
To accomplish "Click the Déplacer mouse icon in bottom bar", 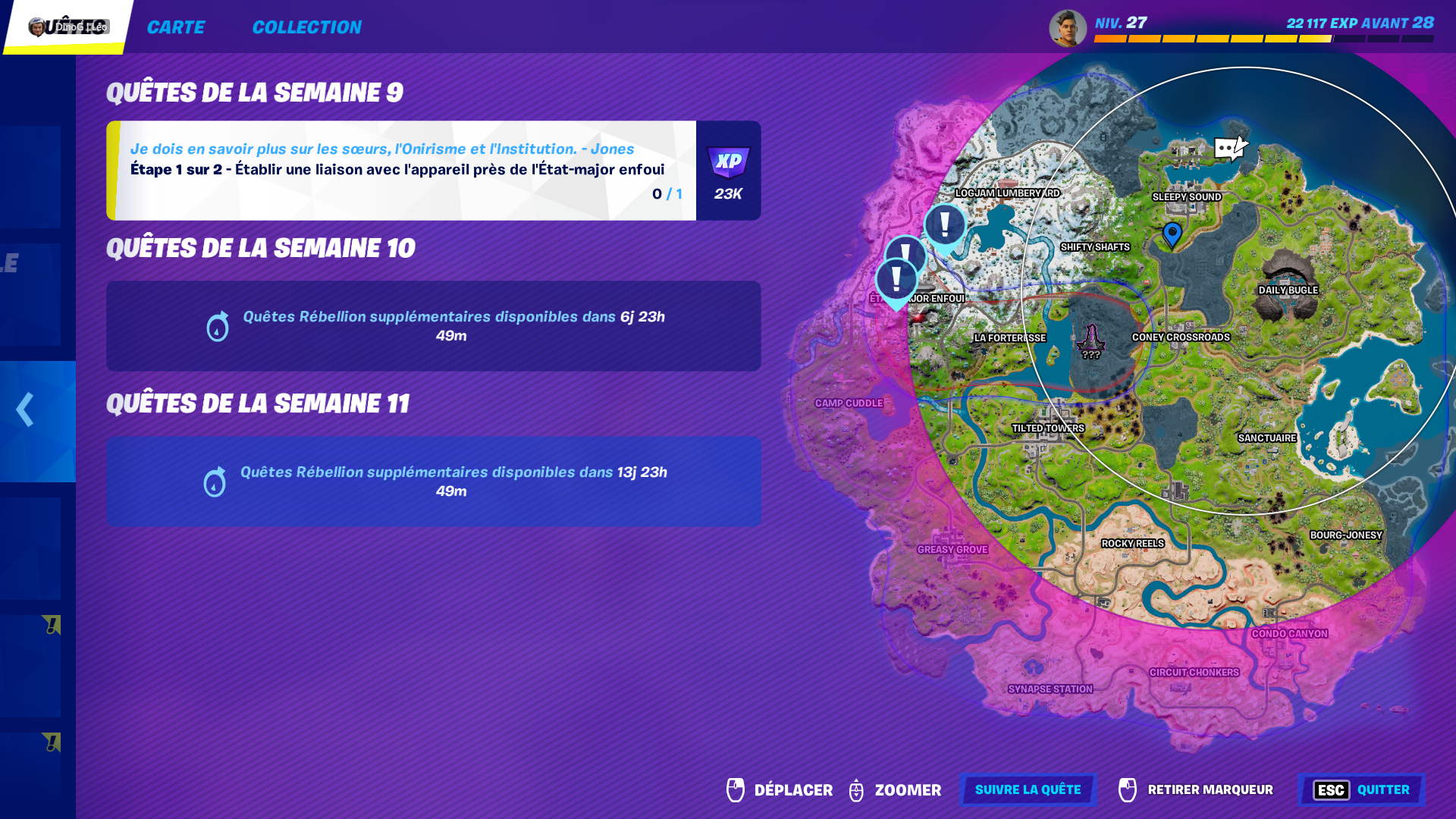I will (x=734, y=789).
